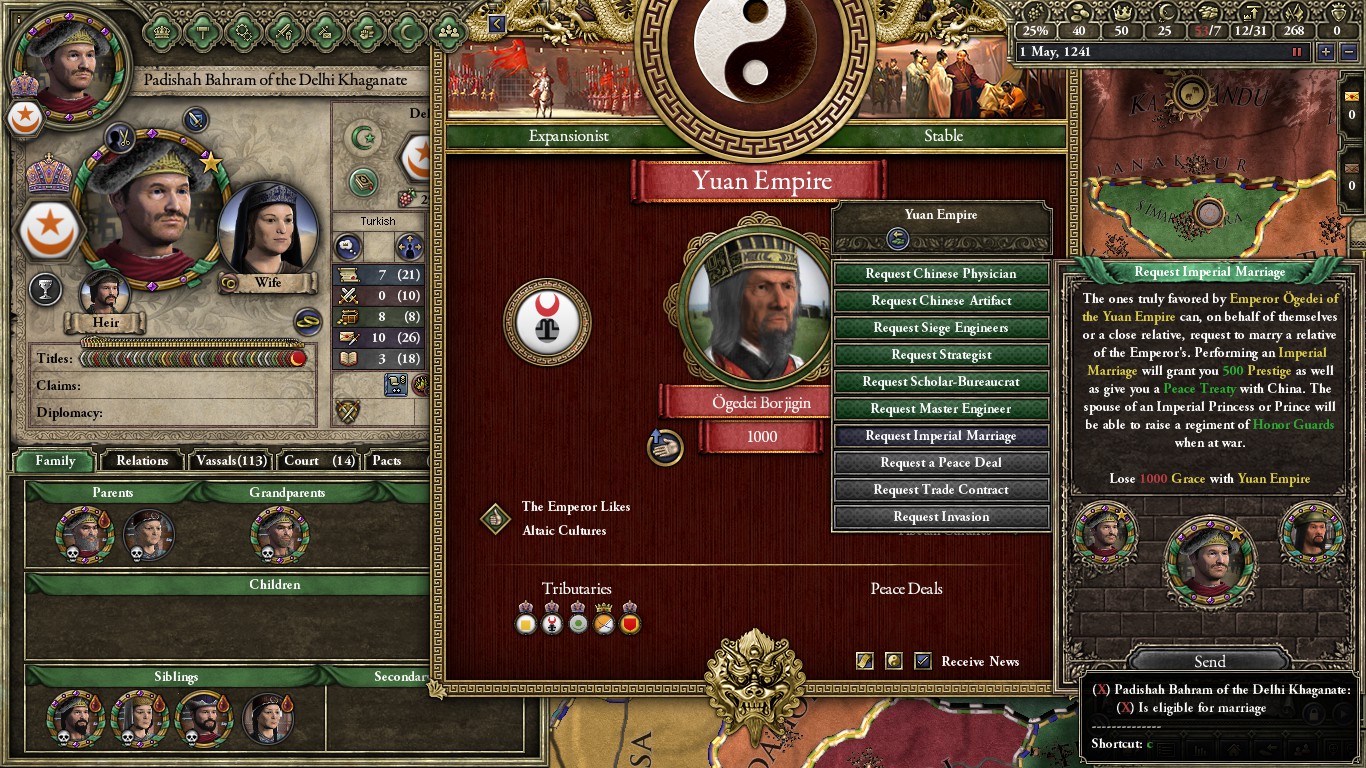Switch to the Pacts tab
This screenshot has width=1366, height=768.
pyautogui.click(x=387, y=461)
